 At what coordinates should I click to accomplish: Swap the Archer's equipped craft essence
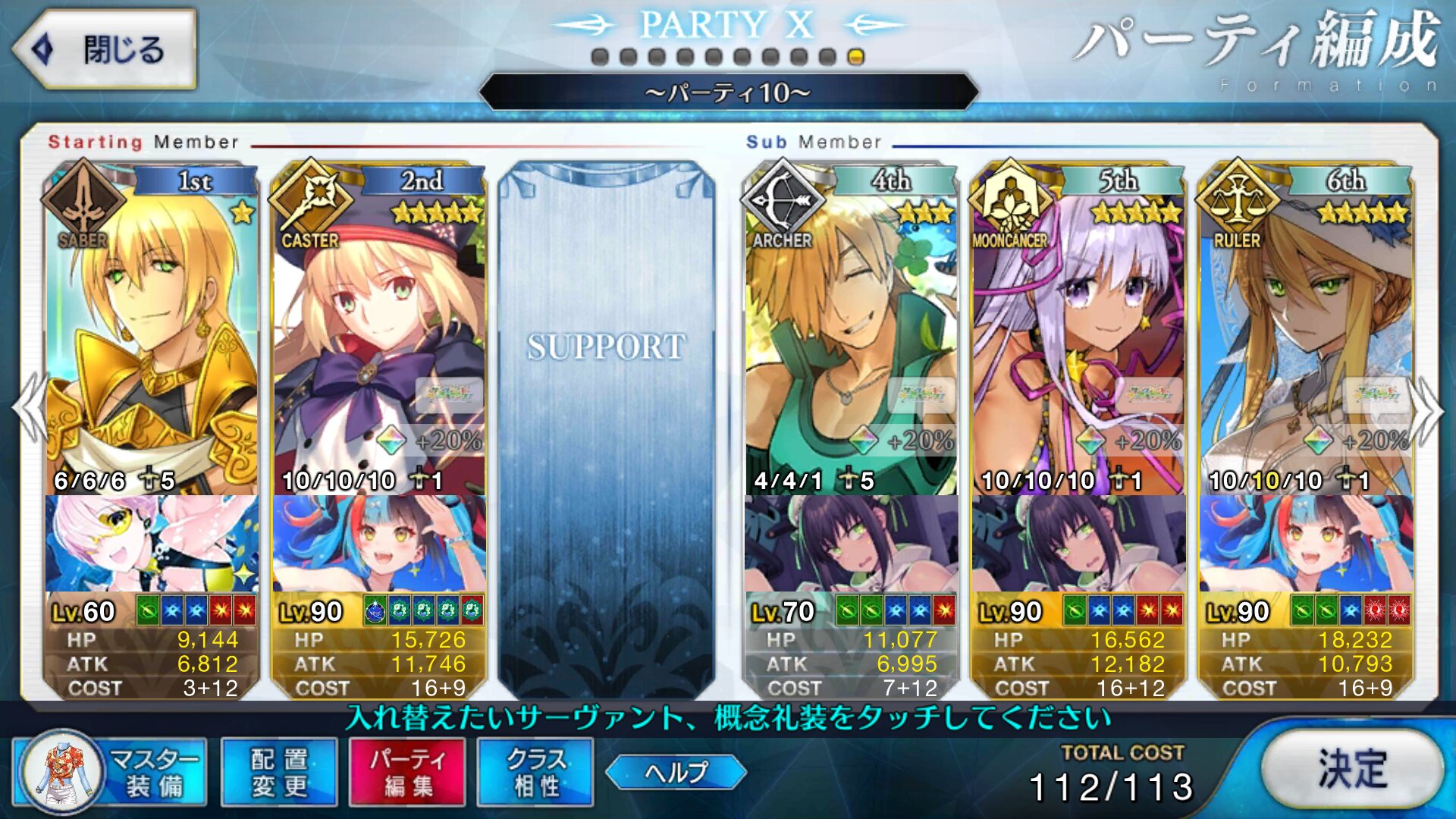click(x=850, y=543)
